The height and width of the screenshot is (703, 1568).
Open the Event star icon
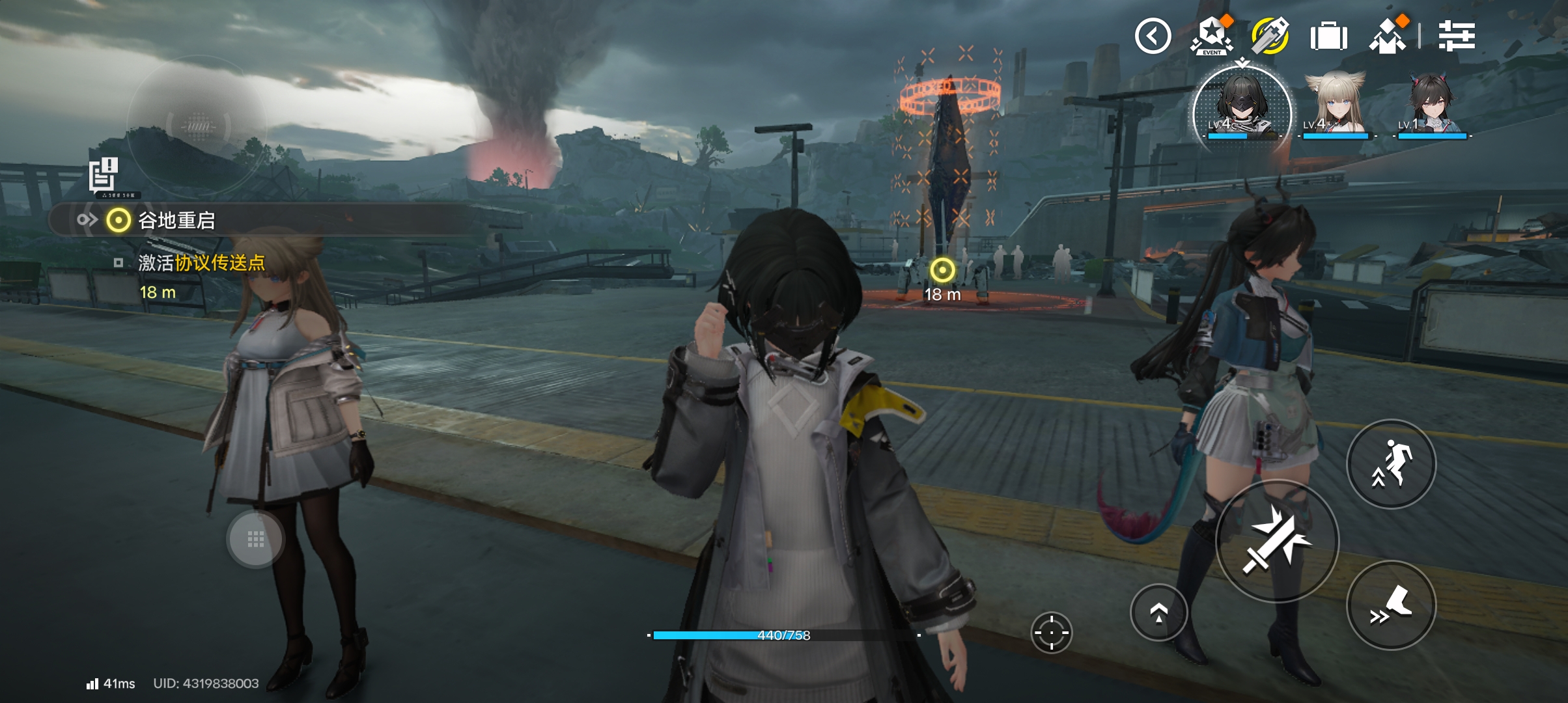coord(1211,36)
